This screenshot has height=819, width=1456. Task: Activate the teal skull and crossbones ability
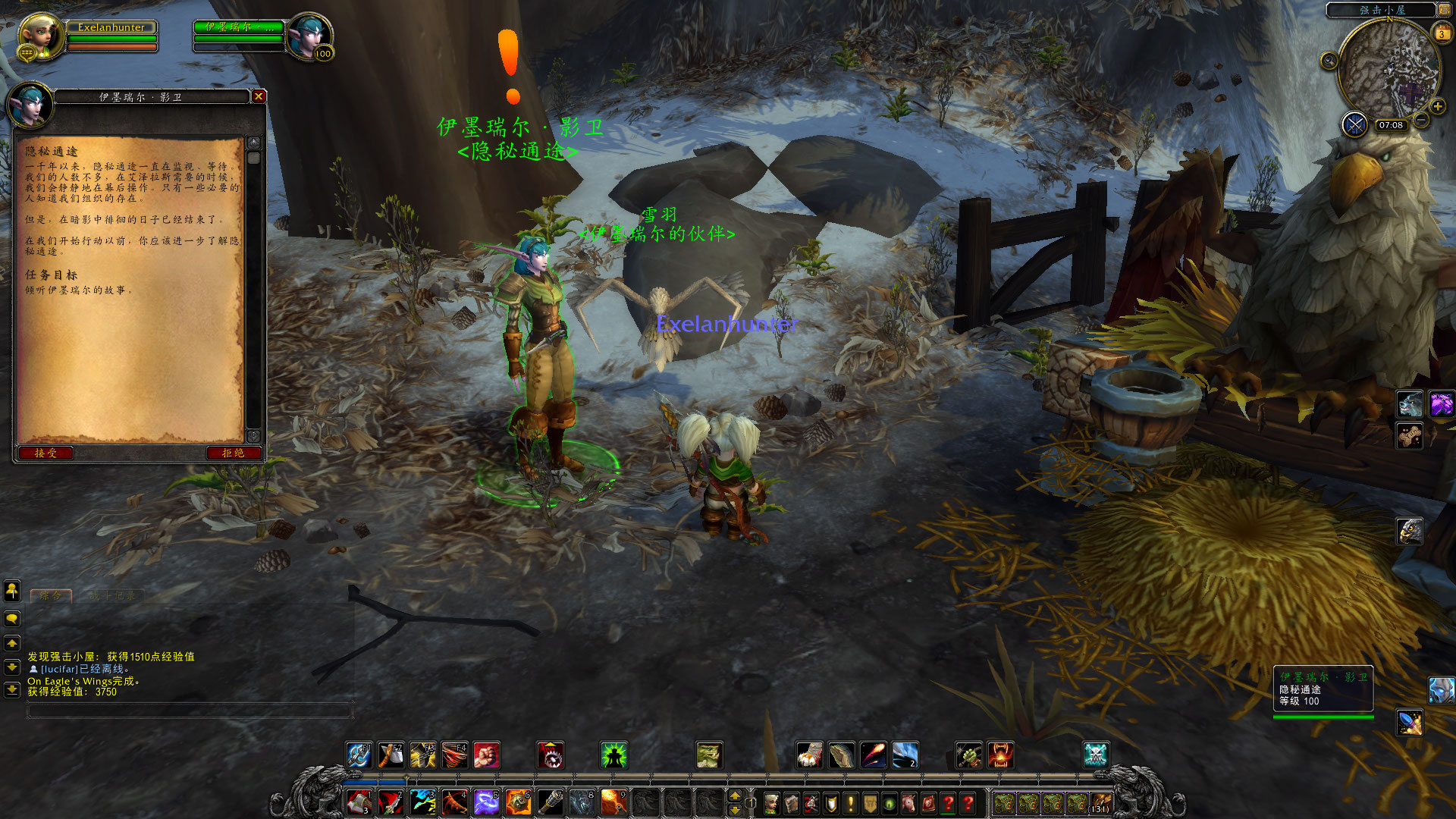point(1095,755)
